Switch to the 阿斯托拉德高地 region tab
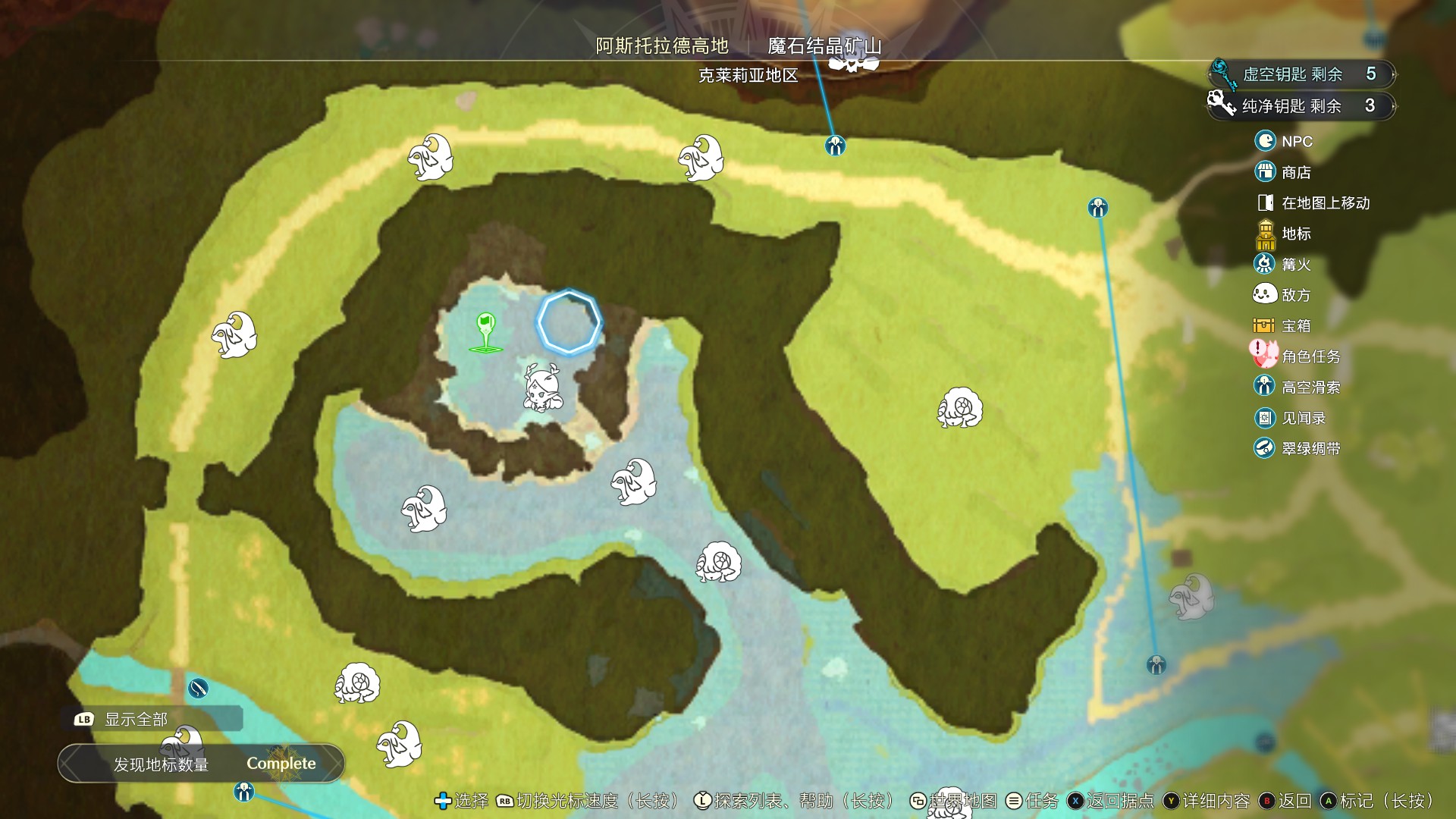This screenshot has width=1456, height=819. (661, 45)
